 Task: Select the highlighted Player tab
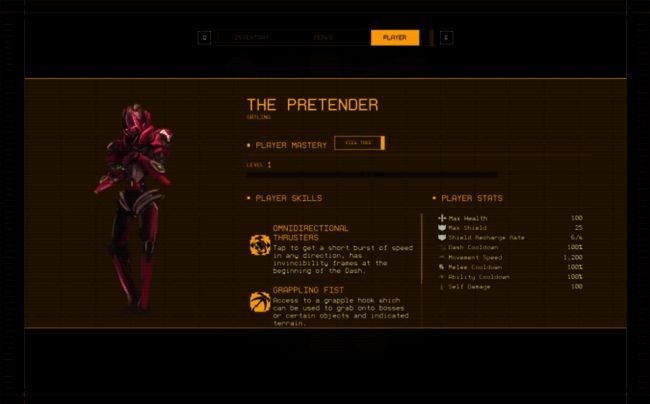click(394, 38)
